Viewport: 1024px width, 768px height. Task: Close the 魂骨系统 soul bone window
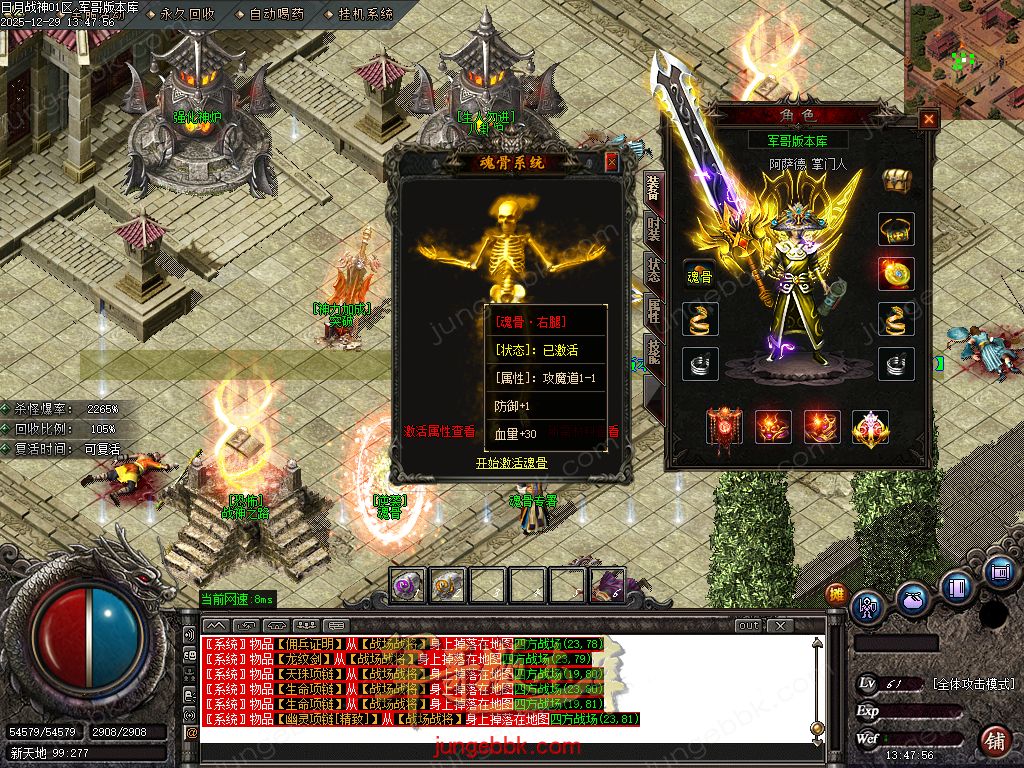[611, 162]
